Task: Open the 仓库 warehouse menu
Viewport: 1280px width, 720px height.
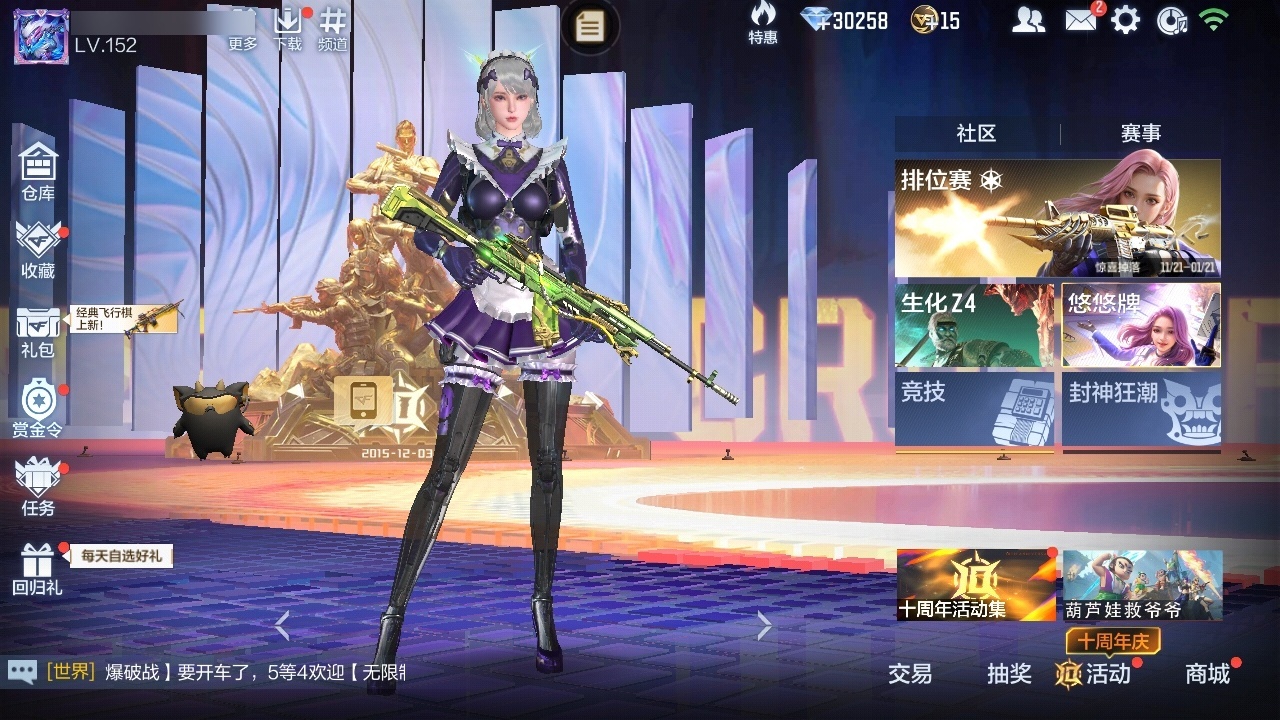Action: tap(38, 170)
